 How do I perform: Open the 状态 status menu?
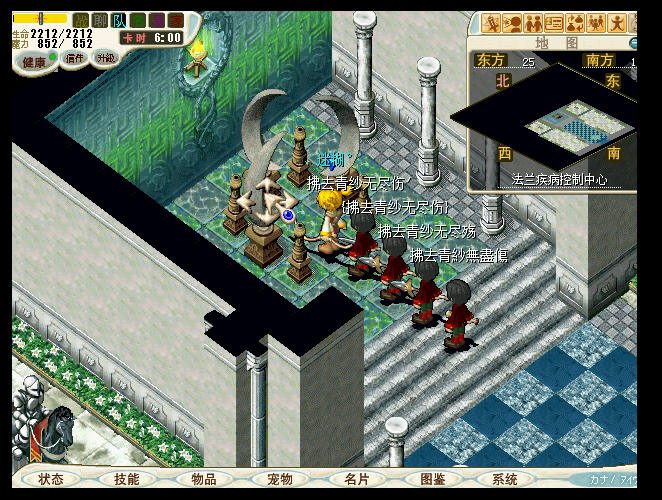[51, 479]
